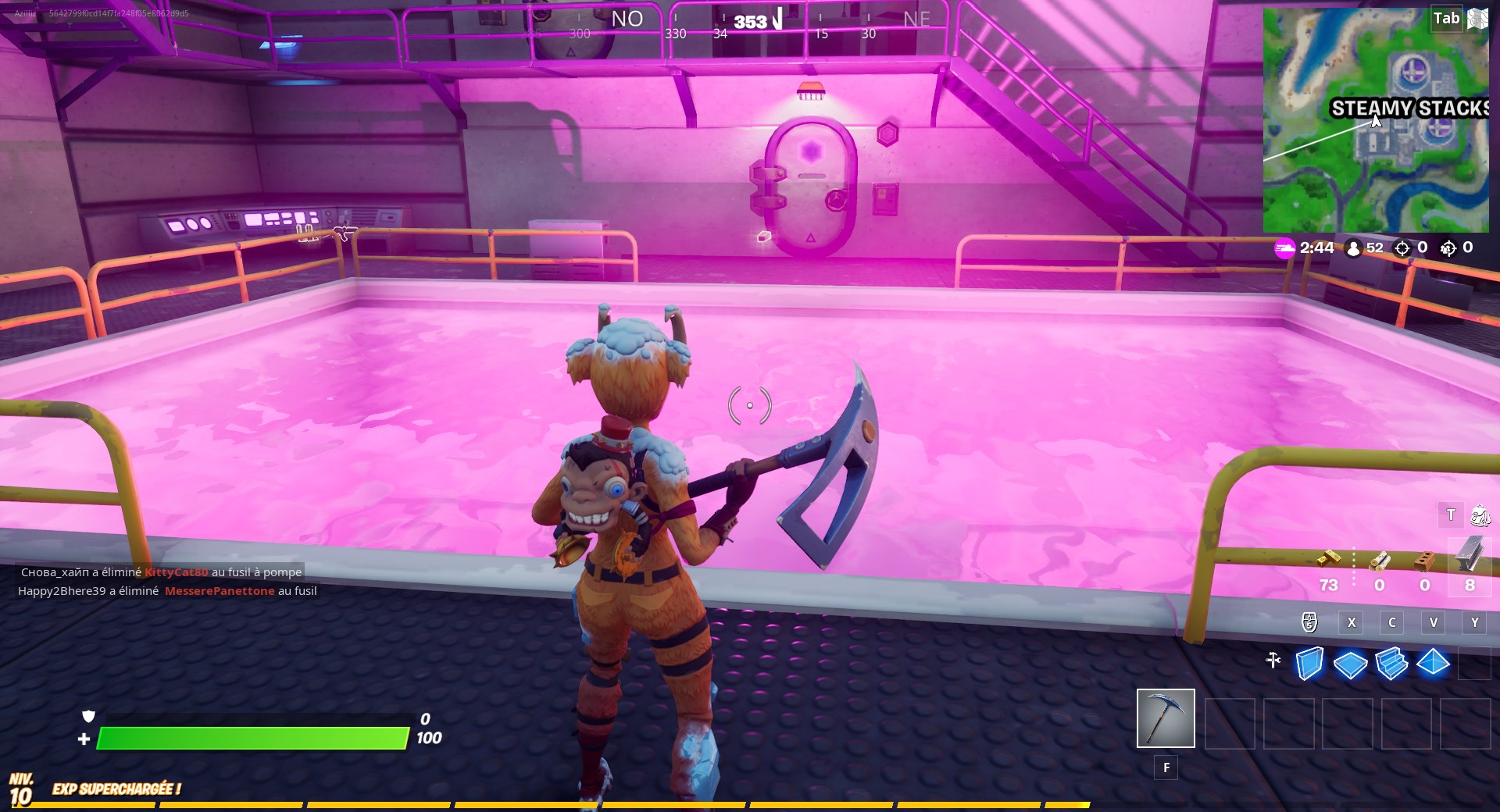
Task: Select the stairs building piece
Action: (x=1393, y=664)
